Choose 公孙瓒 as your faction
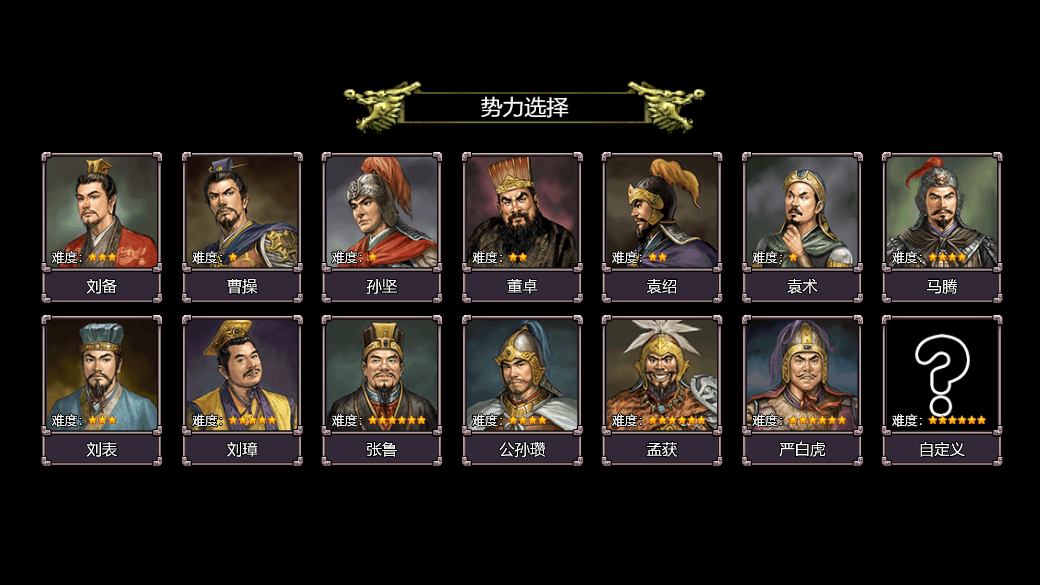Image resolution: width=1040 pixels, height=585 pixels. click(521, 375)
